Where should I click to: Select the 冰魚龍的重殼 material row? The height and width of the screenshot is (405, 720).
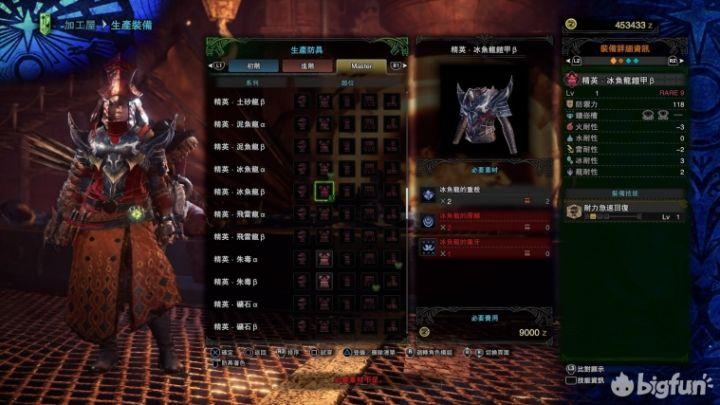point(485,195)
